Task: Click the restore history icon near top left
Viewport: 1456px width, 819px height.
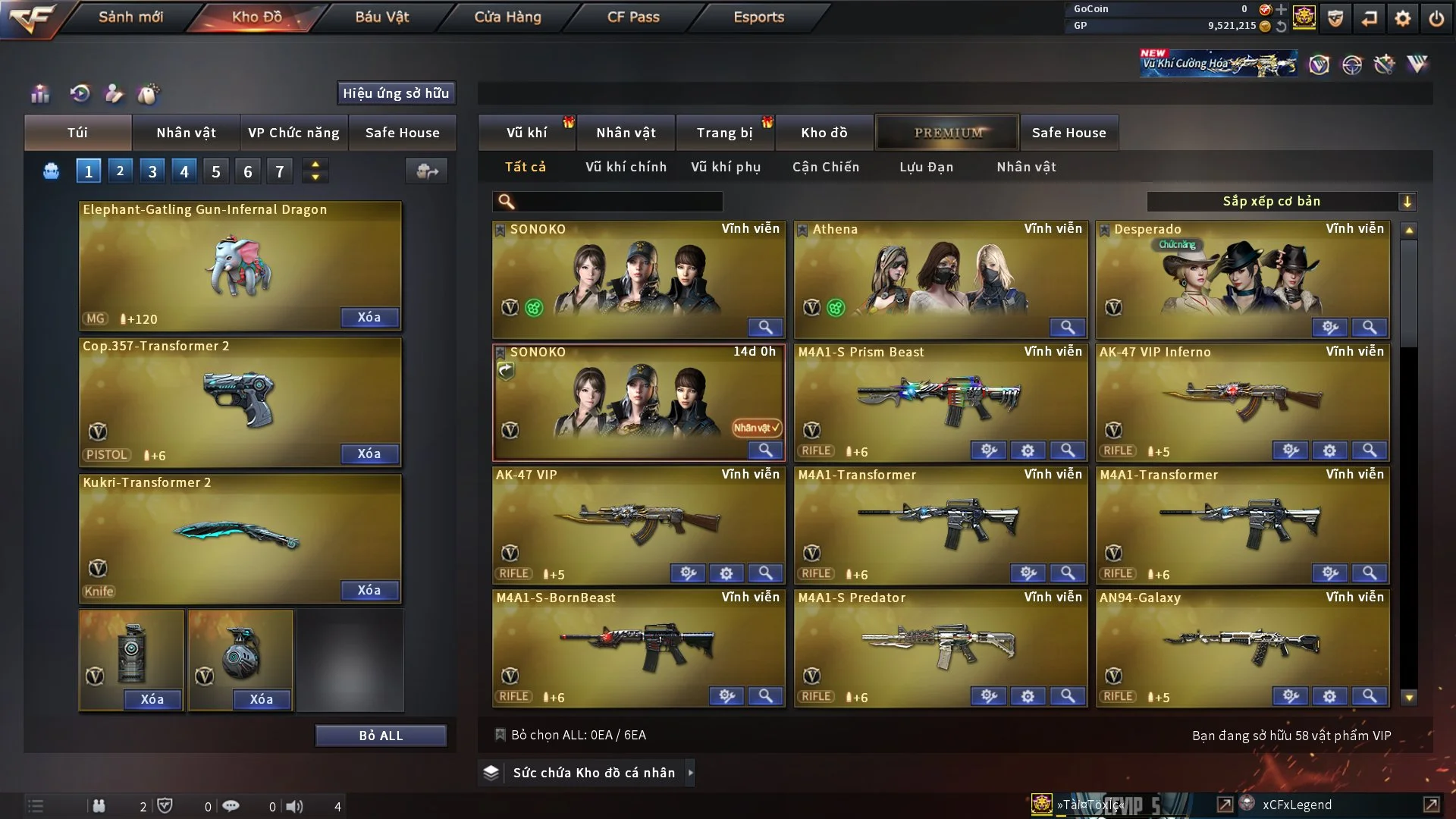Action: coord(80,94)
